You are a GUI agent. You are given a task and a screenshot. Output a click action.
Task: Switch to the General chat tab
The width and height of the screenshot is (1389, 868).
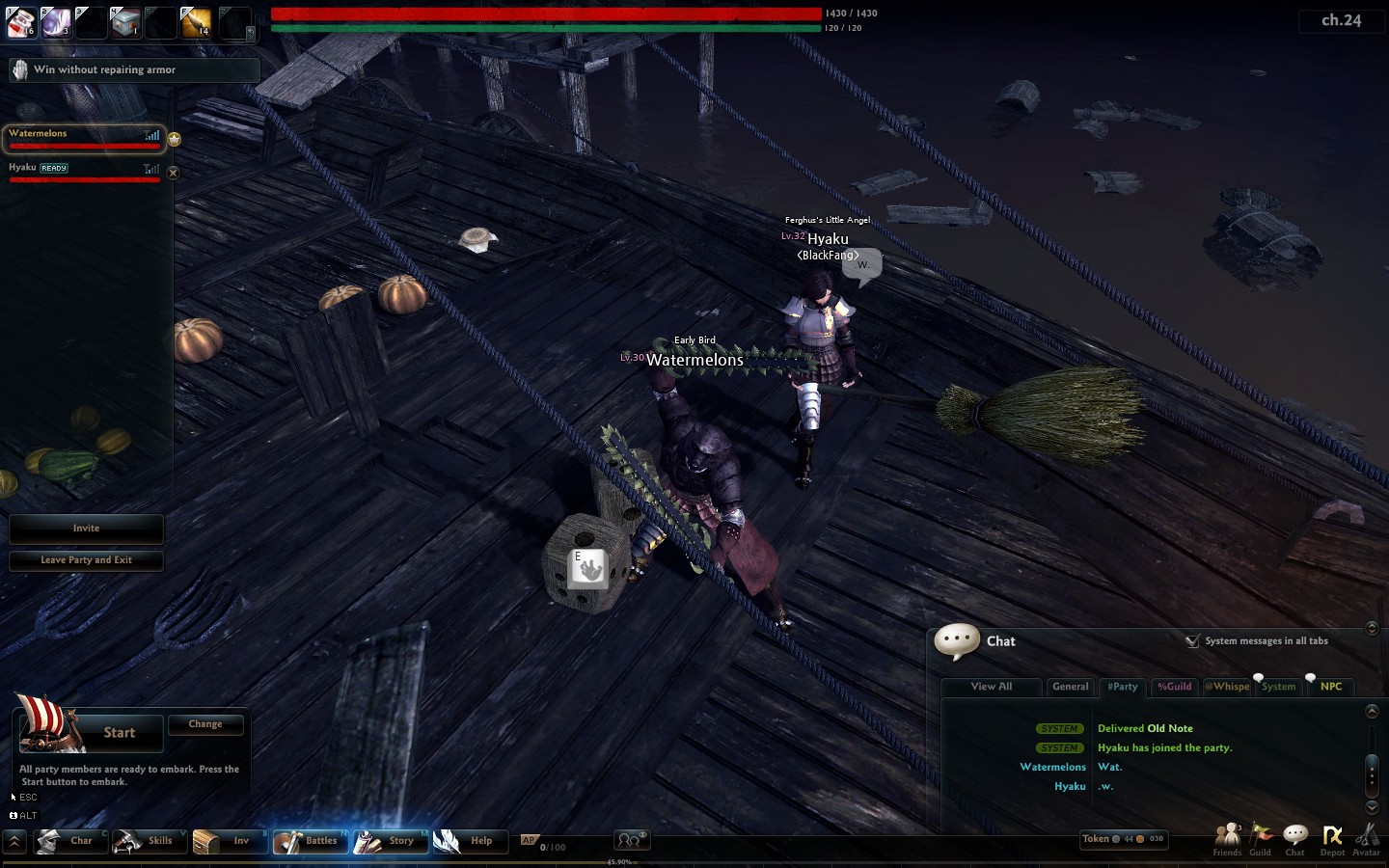(x=1070, y=687)
